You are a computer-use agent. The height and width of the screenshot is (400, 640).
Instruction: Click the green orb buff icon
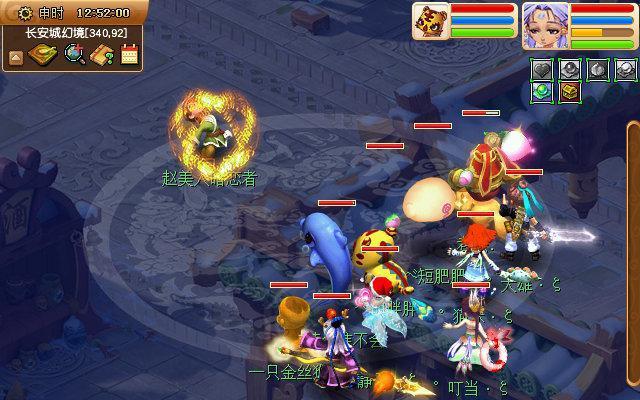541,91
